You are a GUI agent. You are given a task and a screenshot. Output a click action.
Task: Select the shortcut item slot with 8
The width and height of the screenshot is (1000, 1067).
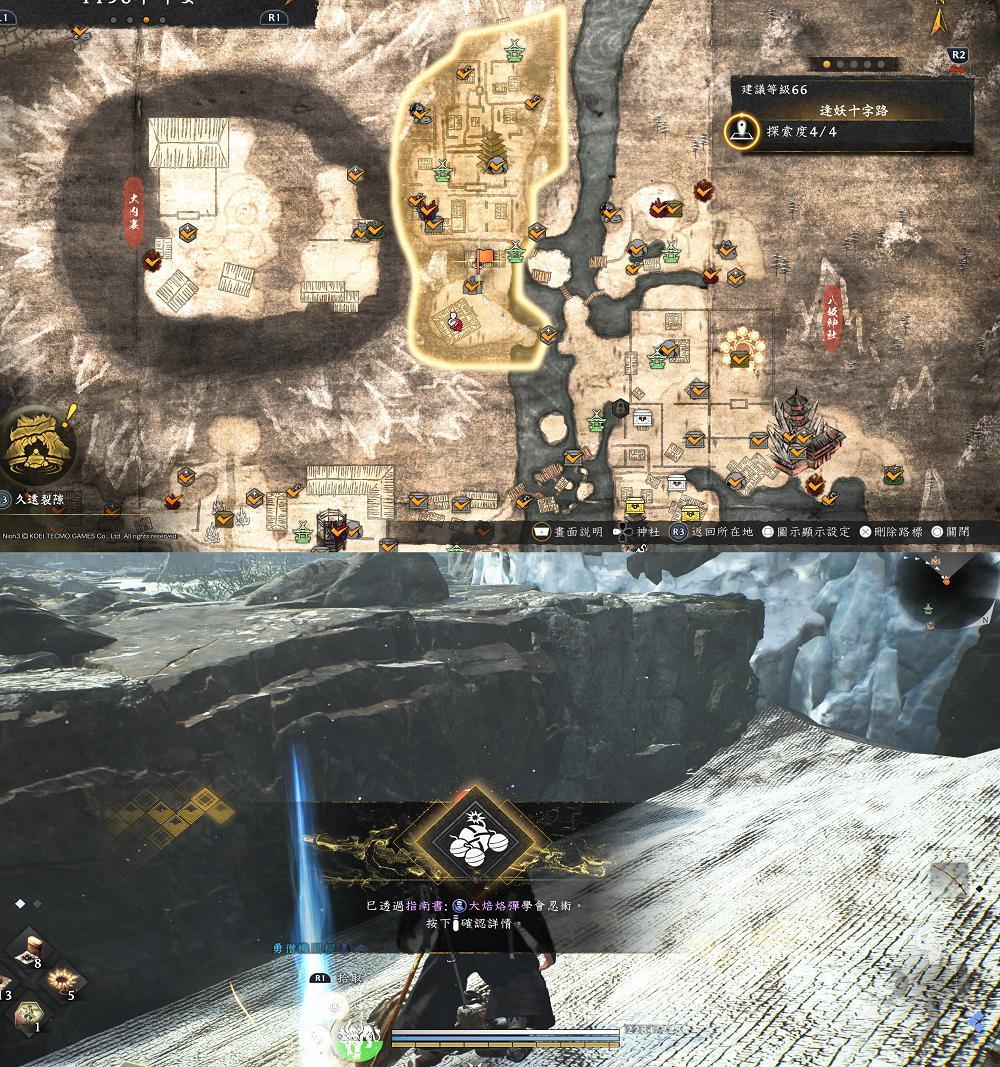coord(31,953)
